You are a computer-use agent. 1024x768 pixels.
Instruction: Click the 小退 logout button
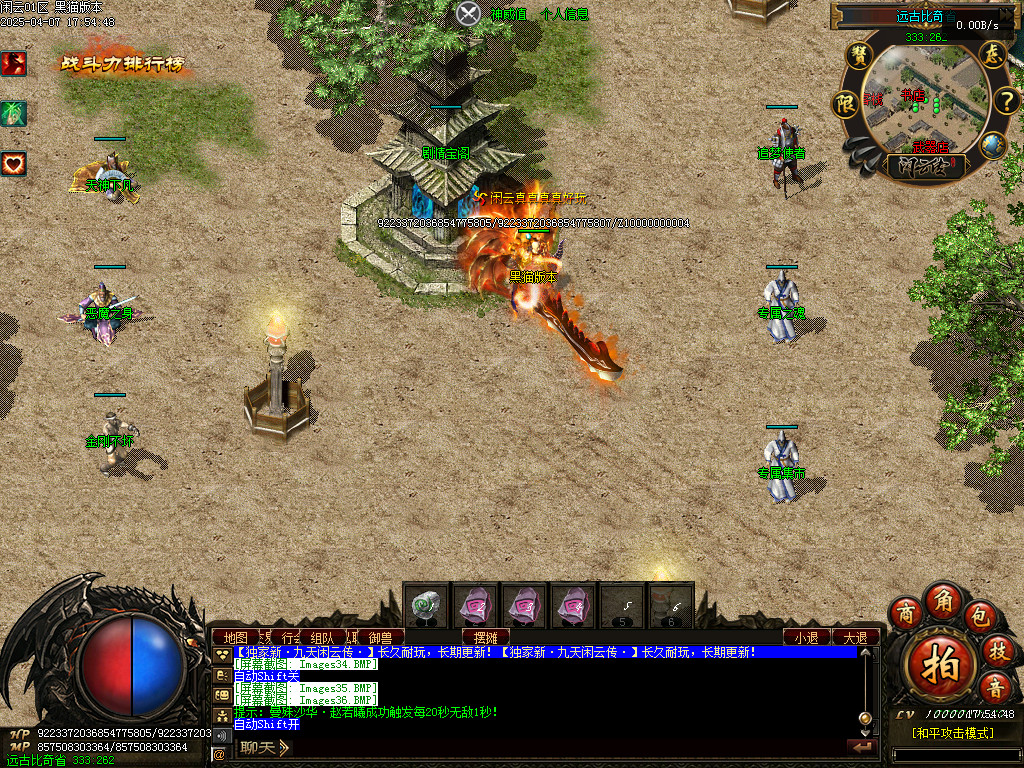click(806, 637)
